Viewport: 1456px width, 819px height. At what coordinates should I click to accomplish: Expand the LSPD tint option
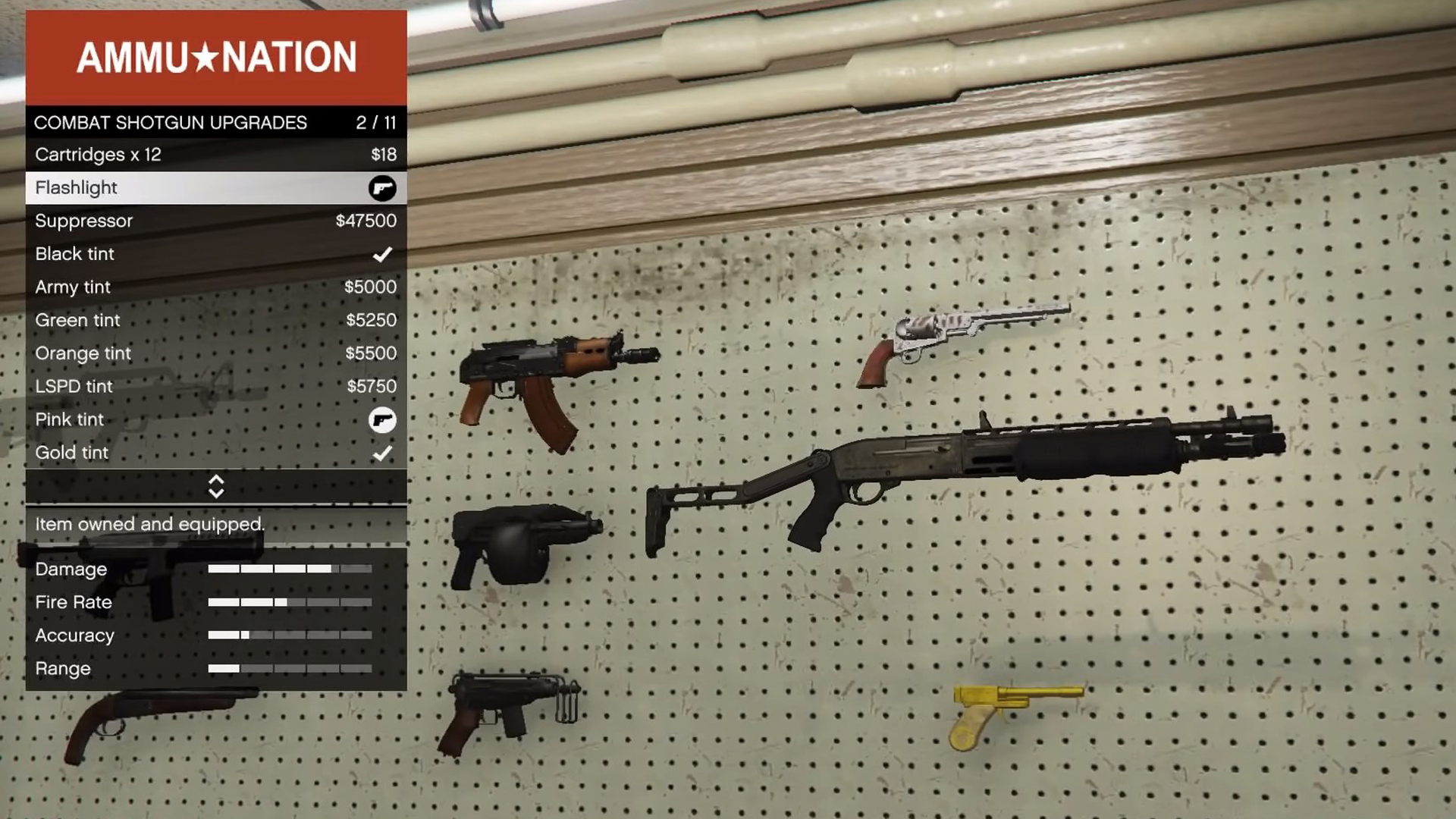point(216,386)
